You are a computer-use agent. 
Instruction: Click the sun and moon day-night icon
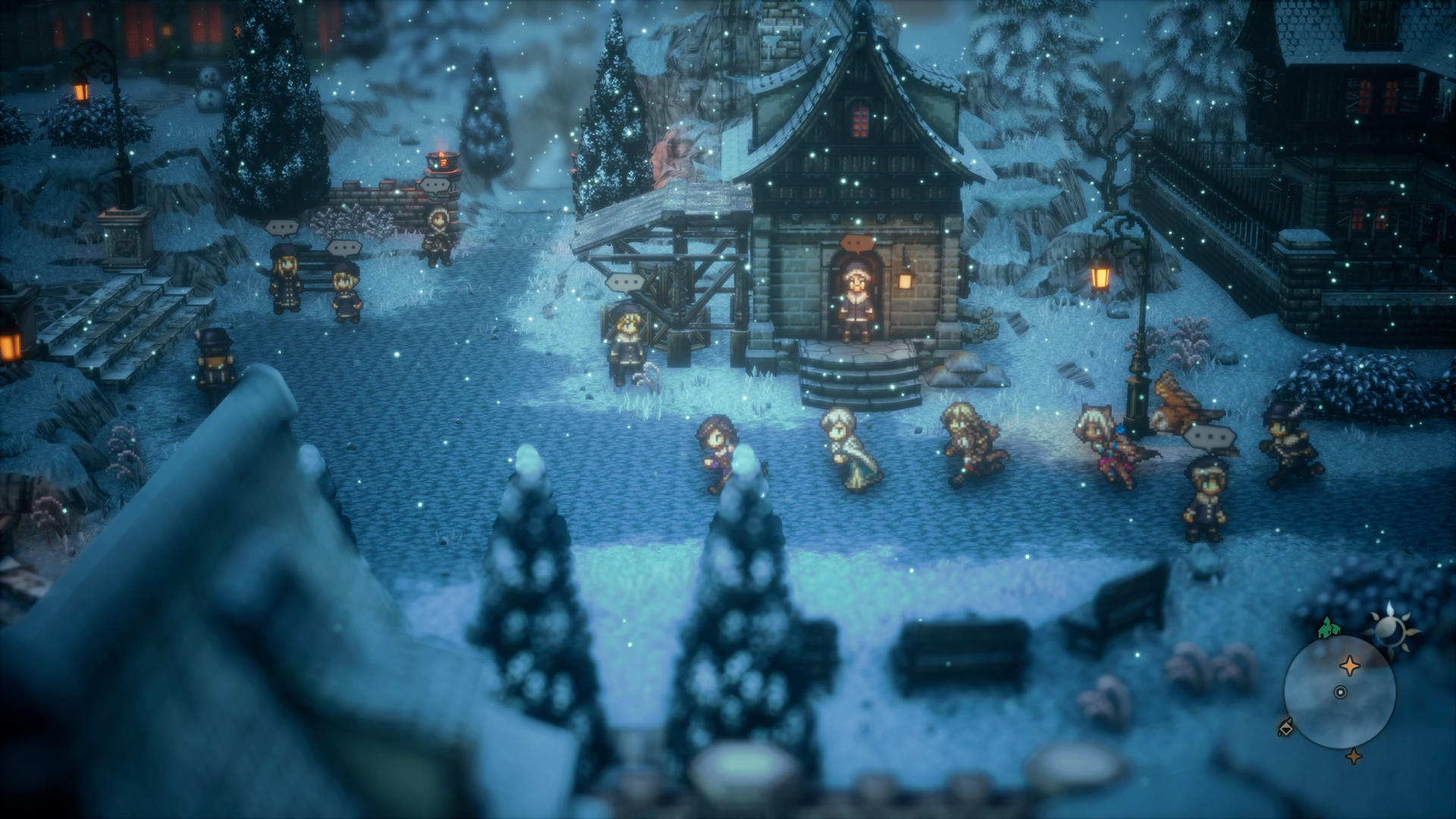pyautogui.click(x=1392, y=627)
